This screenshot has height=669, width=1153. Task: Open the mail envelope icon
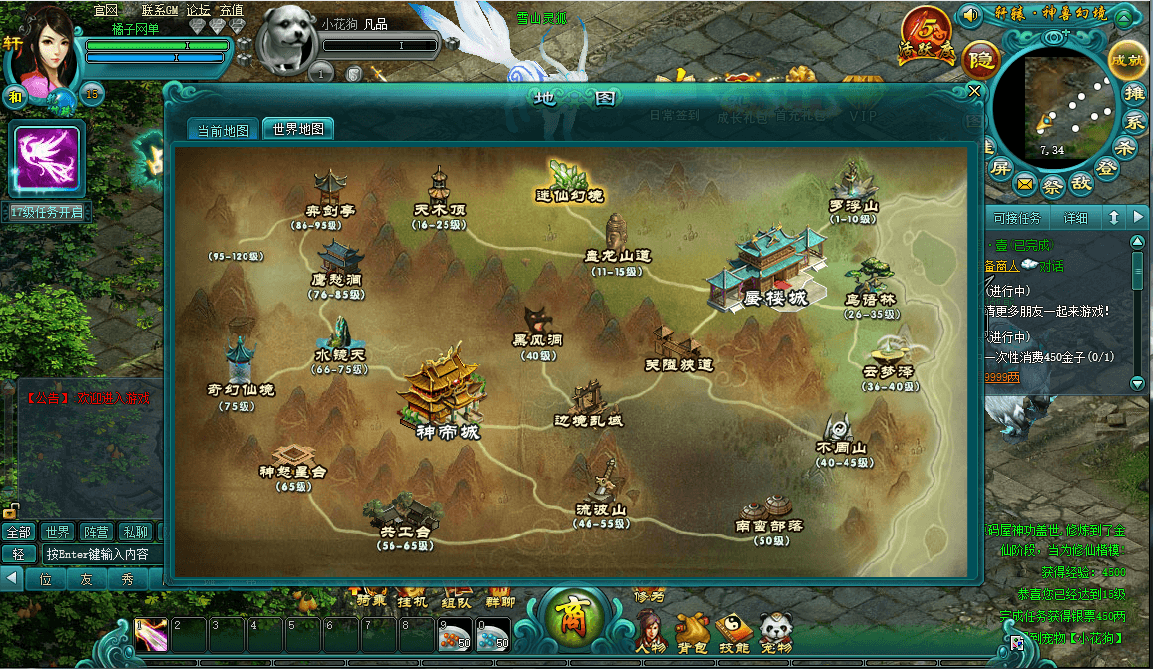tap(1025, 184)
